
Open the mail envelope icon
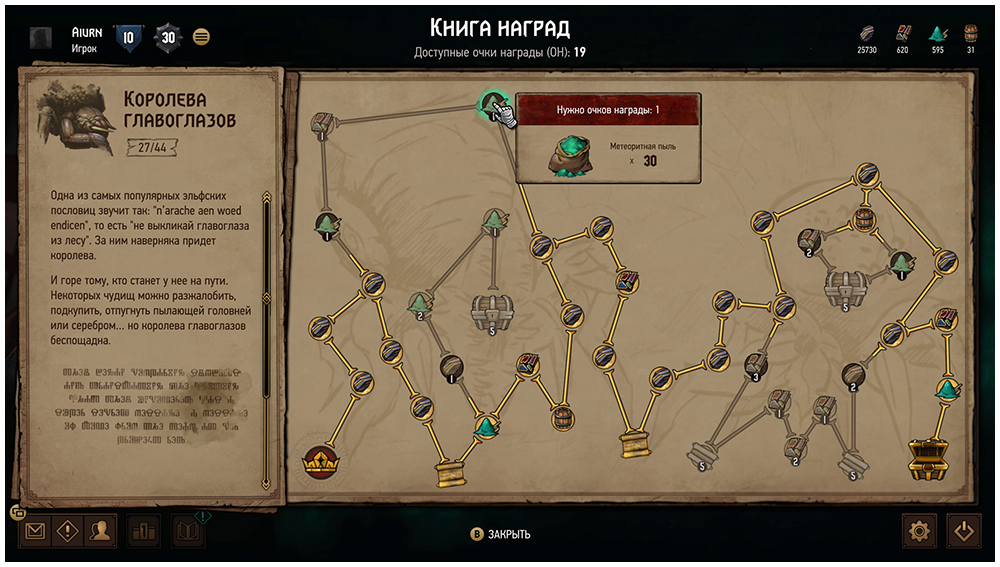[35, 531]
